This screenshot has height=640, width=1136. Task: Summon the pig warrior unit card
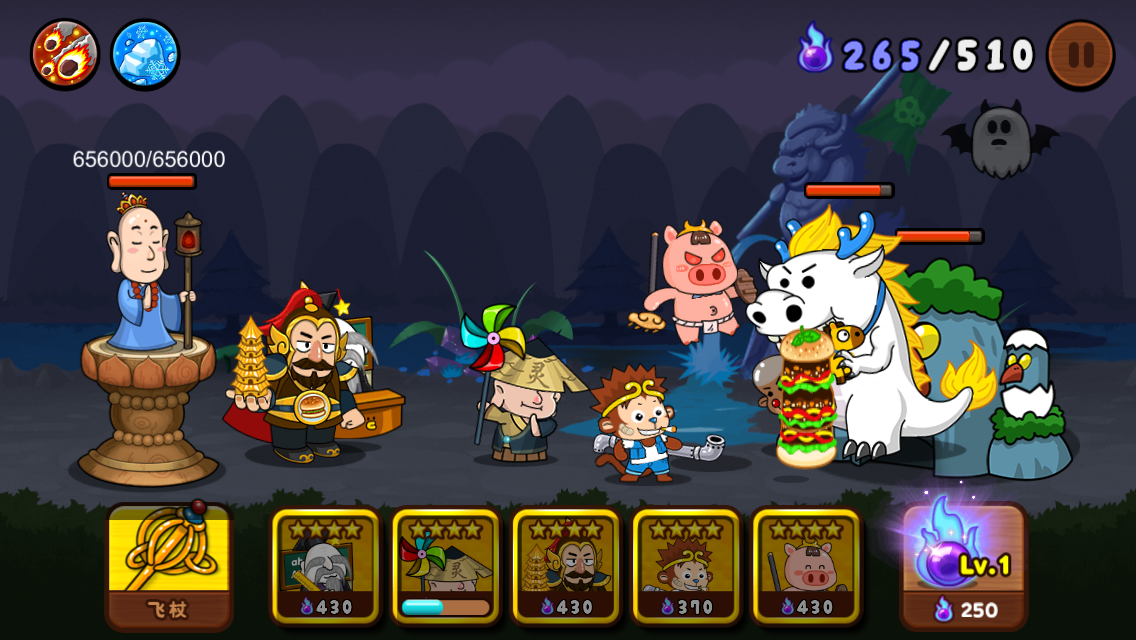point(806,566)
